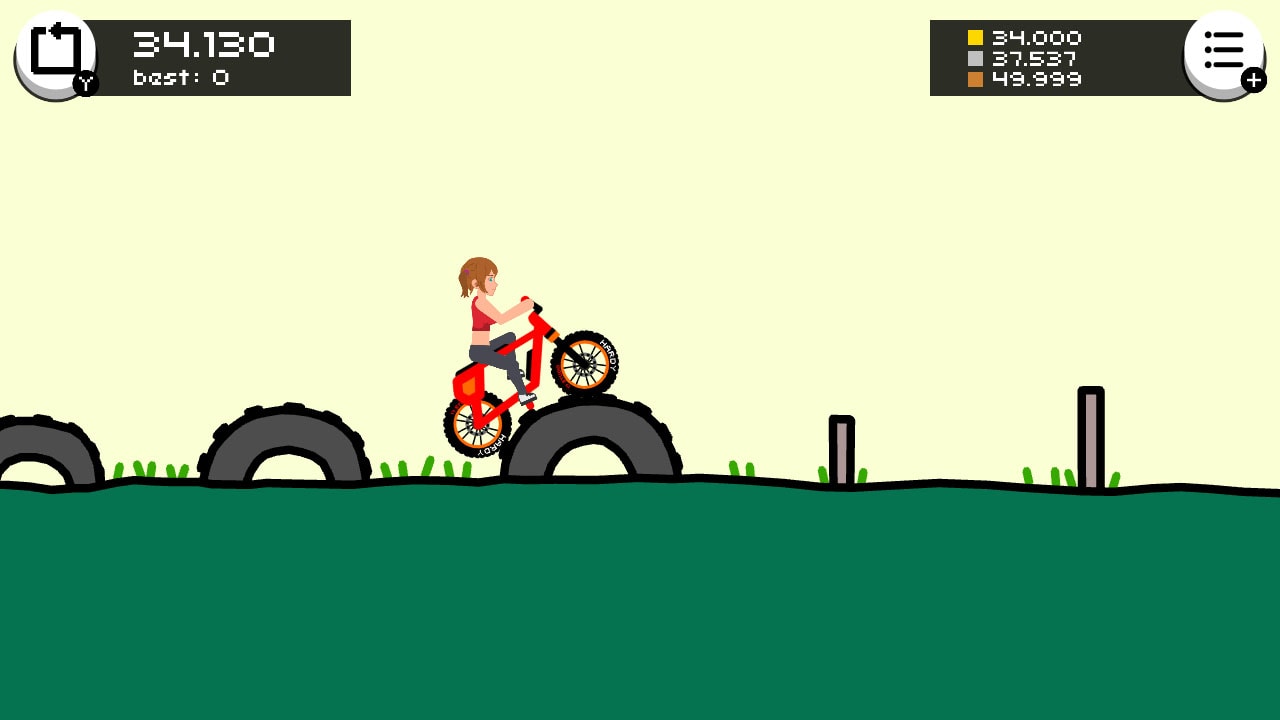
Task: Click the bronze time 49.999 entry
Action: [1038, 80]
